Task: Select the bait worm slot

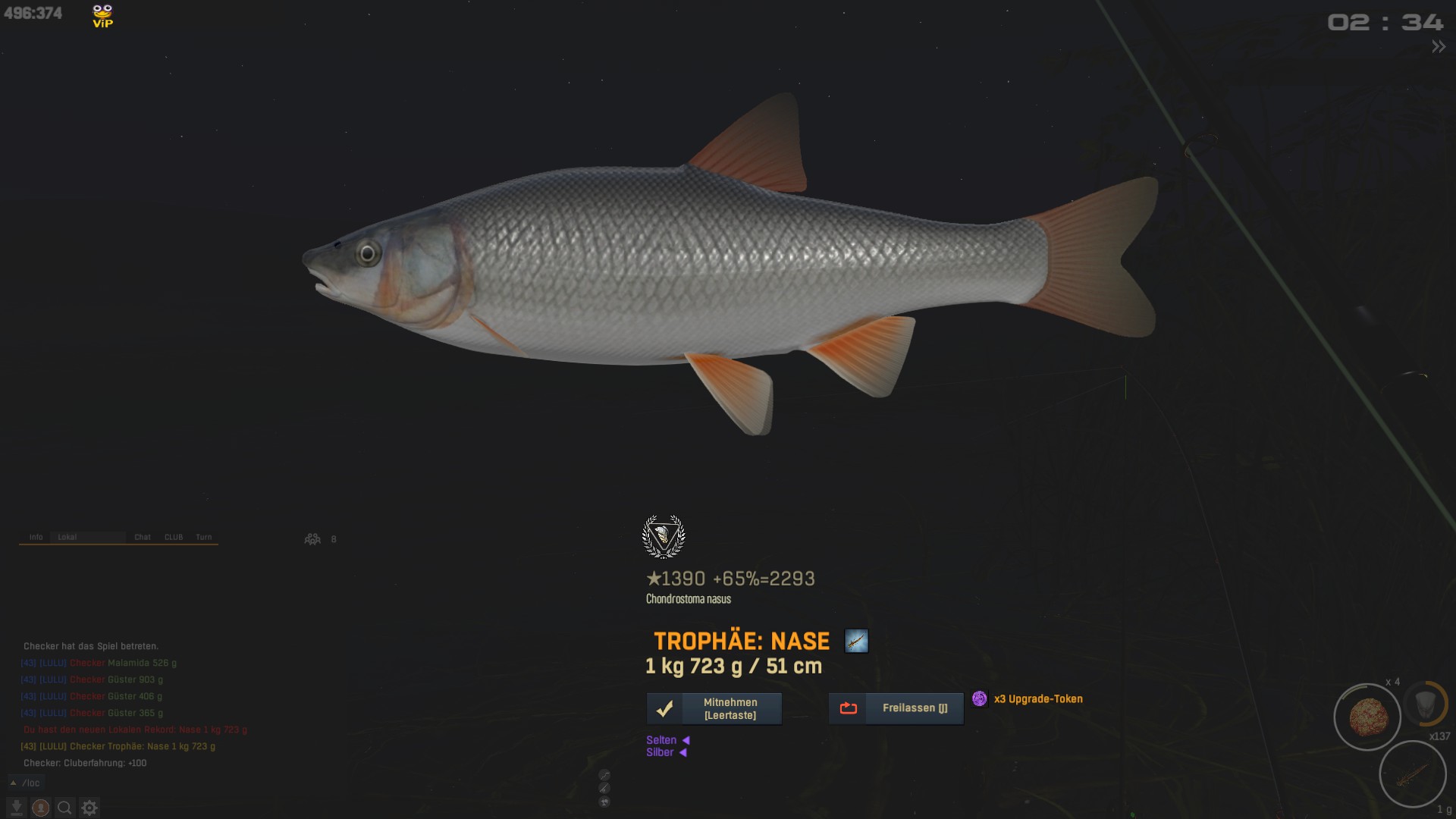Action: coord(1412,775)
